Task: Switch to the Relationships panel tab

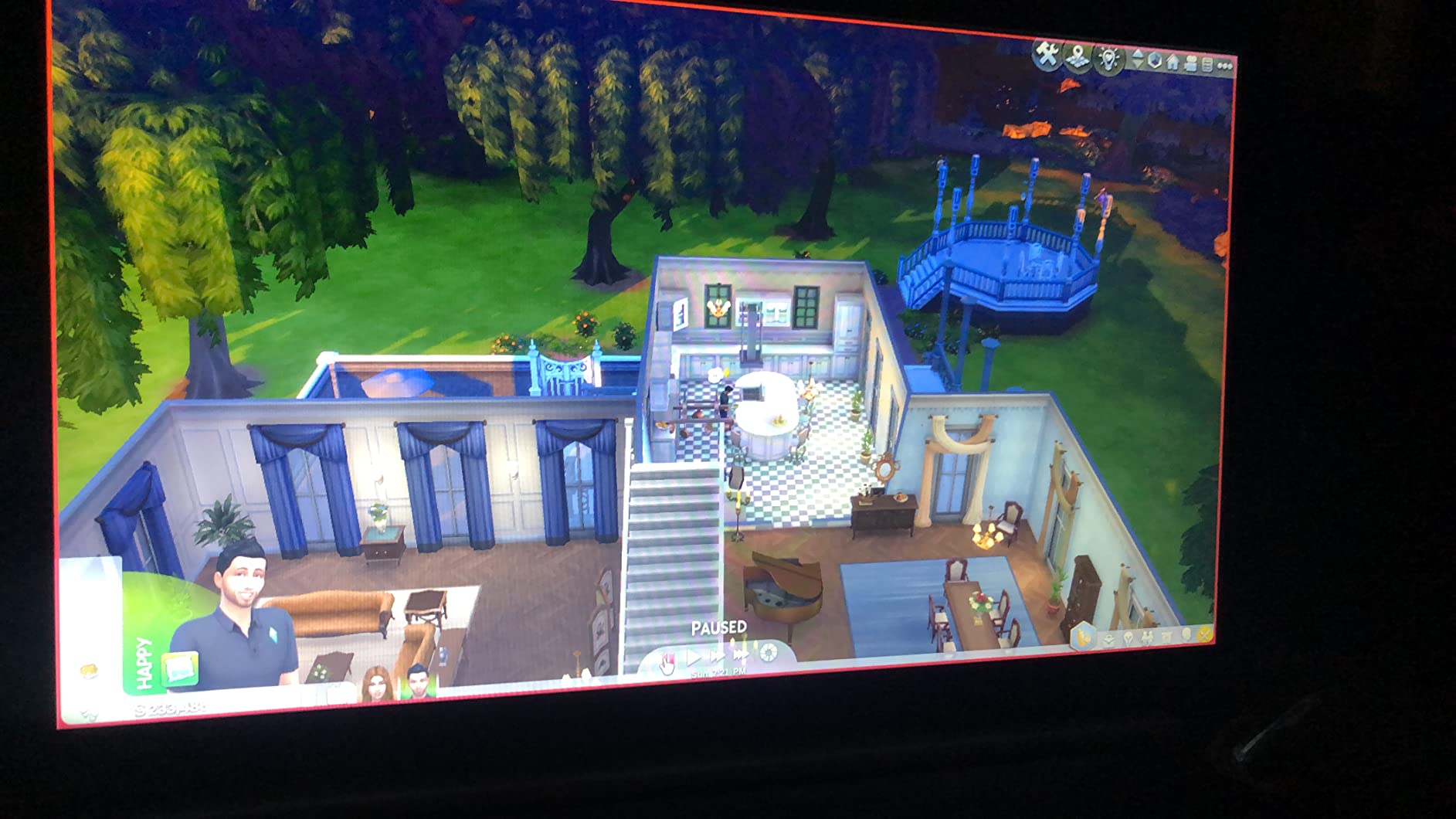Action: pyautogui.click(x=1148, y=636)
